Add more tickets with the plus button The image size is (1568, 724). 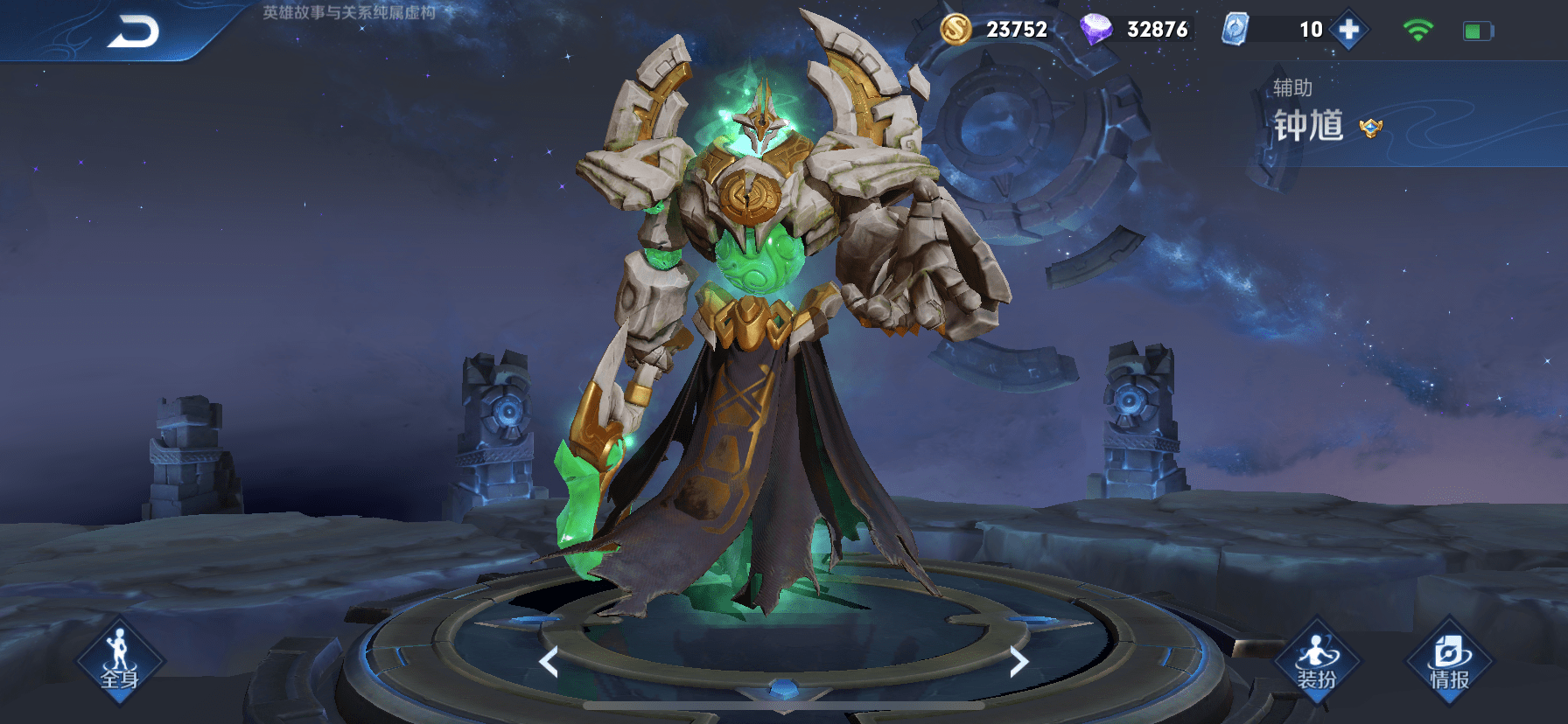(x=1348, y=30)
